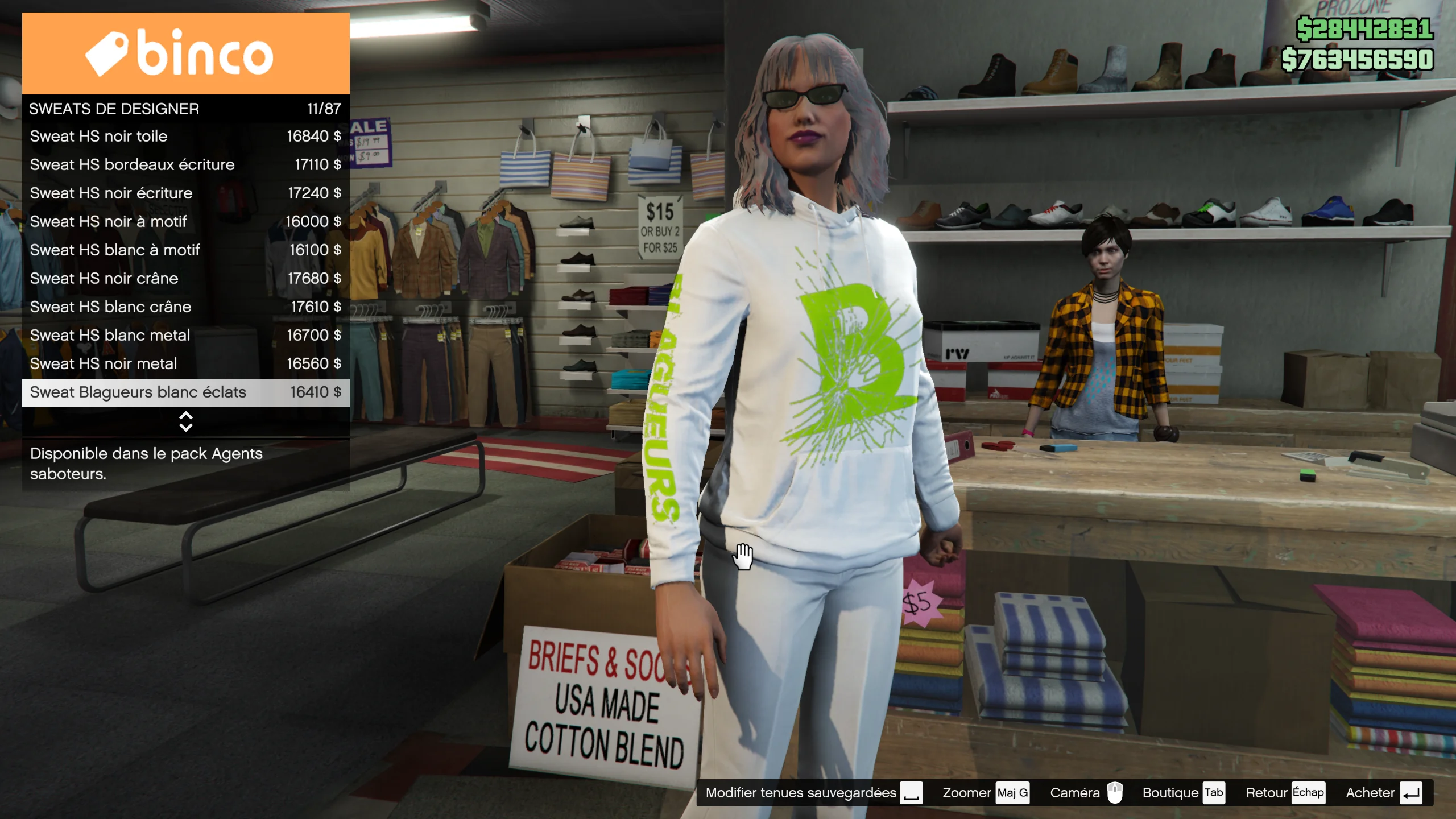The height and width of the screenshot is (819, 1456).
Task: Open the Boutique option
Action: 1182,793
